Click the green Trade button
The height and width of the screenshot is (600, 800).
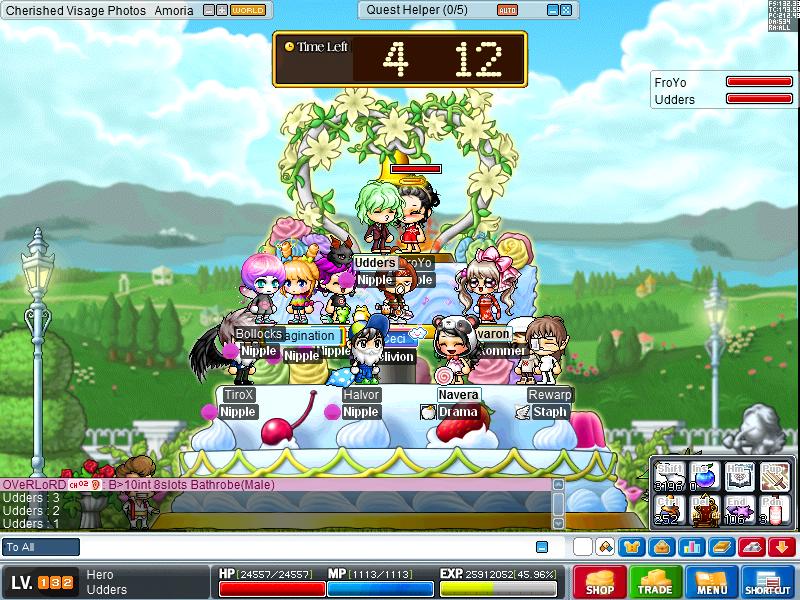(656, 582)
